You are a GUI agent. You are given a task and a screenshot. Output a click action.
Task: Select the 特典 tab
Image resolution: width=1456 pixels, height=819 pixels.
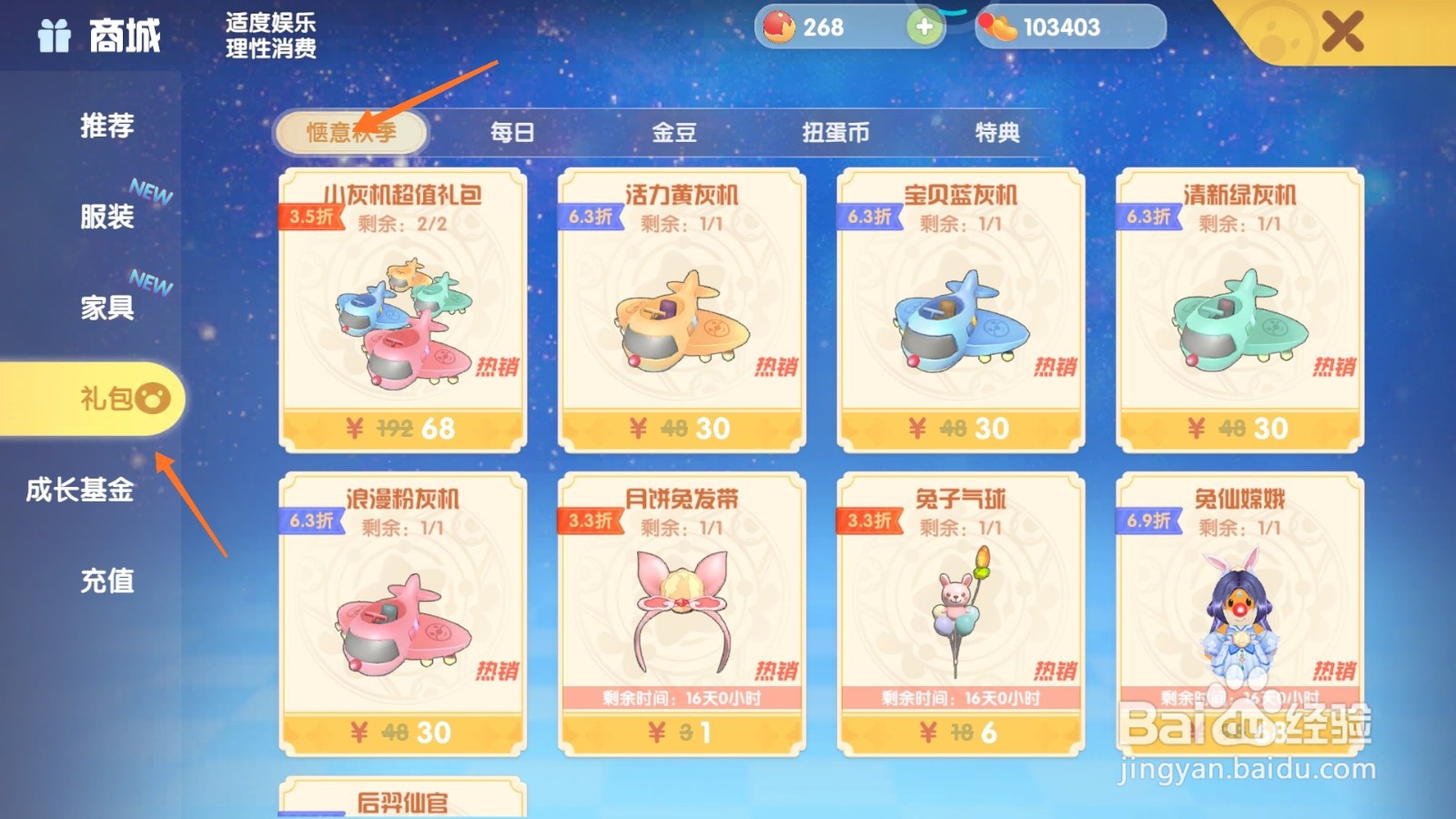click(996, 132)
